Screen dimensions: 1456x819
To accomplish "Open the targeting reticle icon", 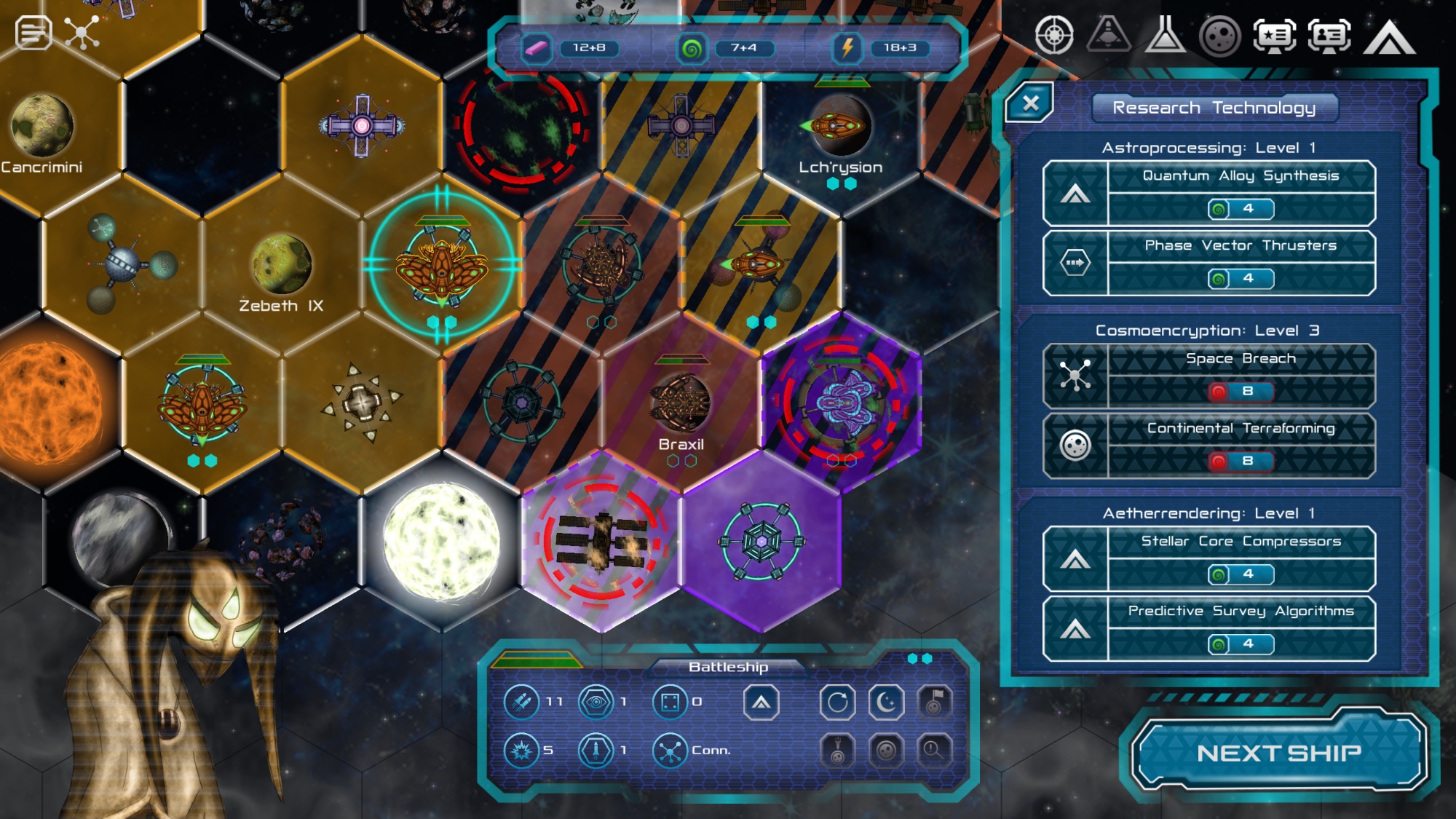I will tap(1054, 35).
